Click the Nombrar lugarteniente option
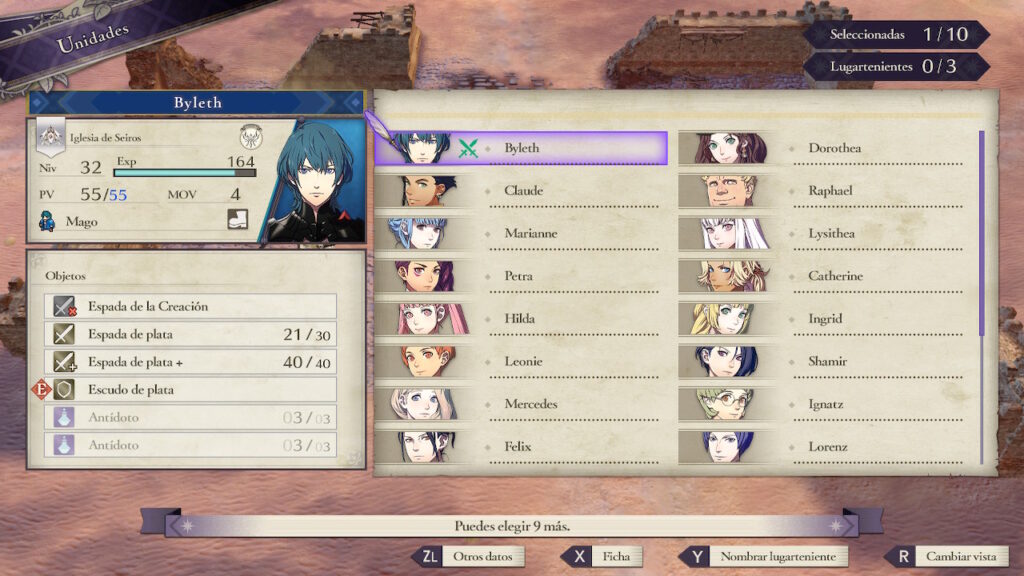 pos(764,556)
